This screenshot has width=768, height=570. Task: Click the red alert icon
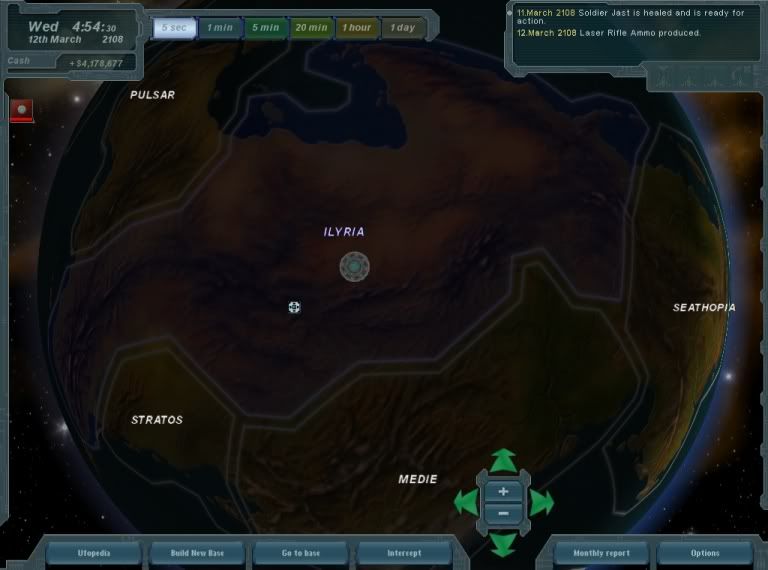(21, 109)
